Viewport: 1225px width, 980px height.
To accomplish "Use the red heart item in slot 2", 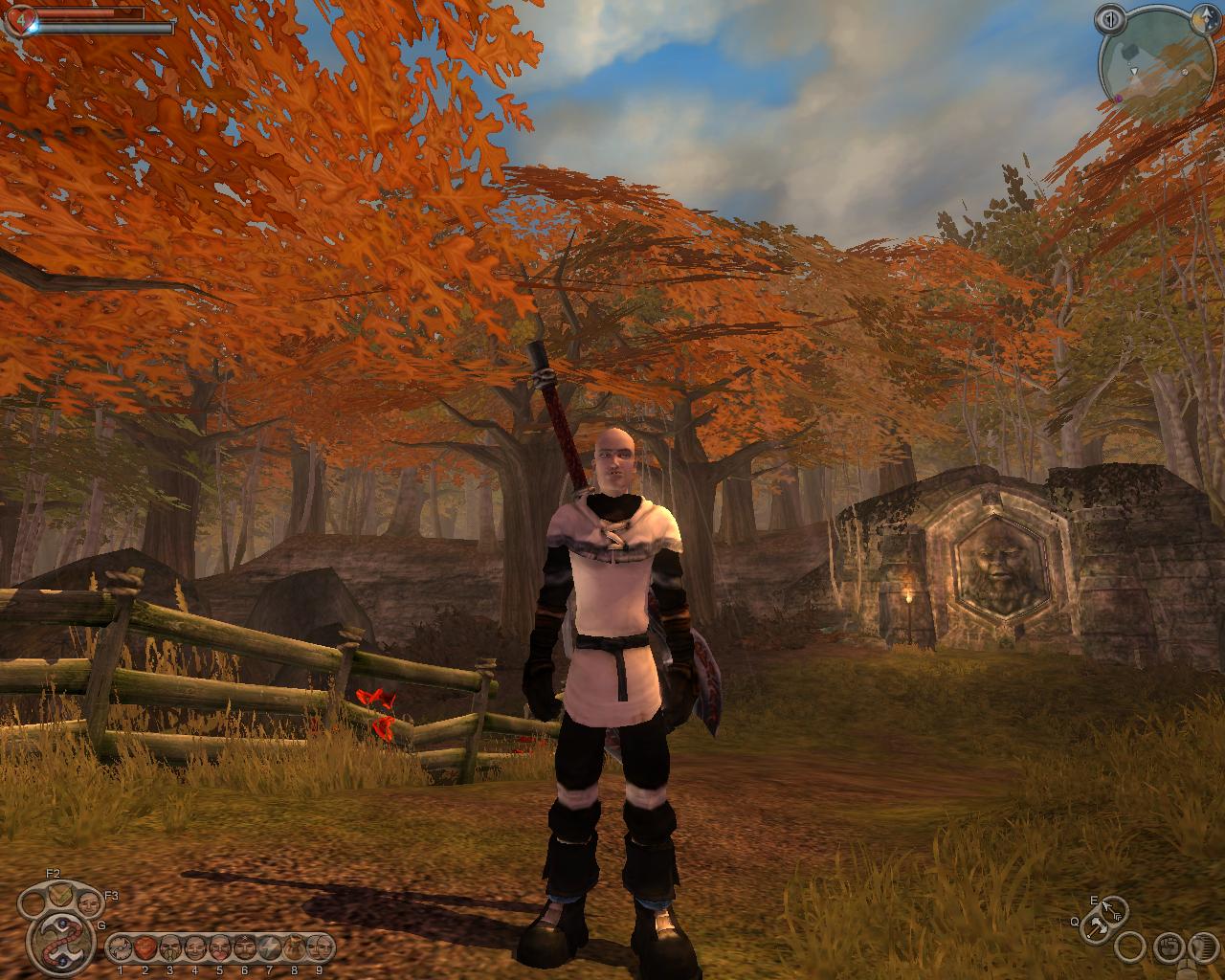I will 145,947.
